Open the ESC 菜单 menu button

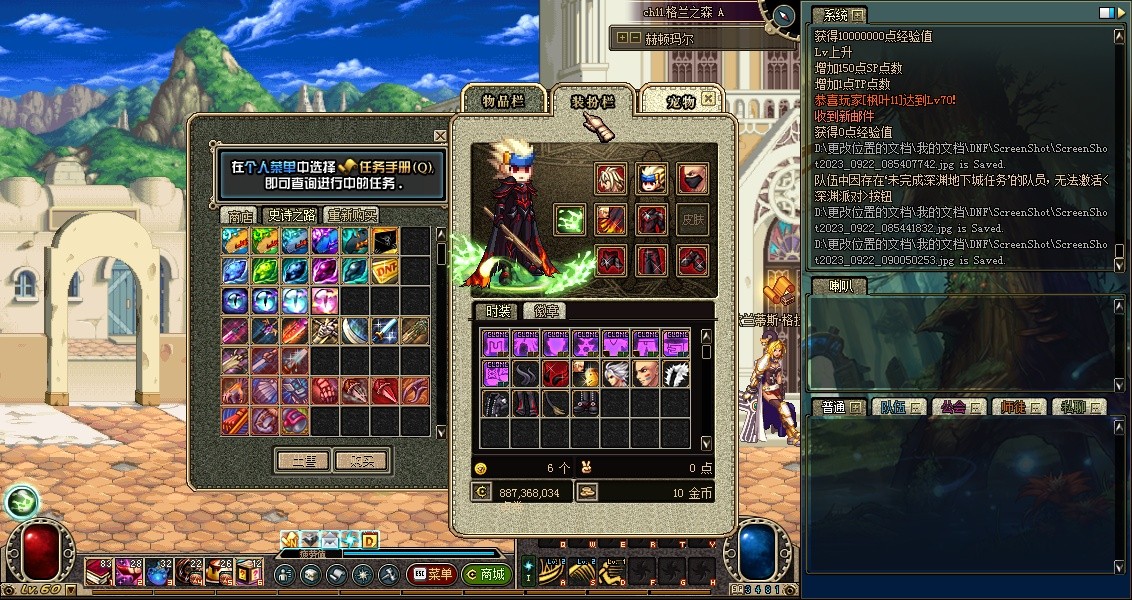click(432, 575)
